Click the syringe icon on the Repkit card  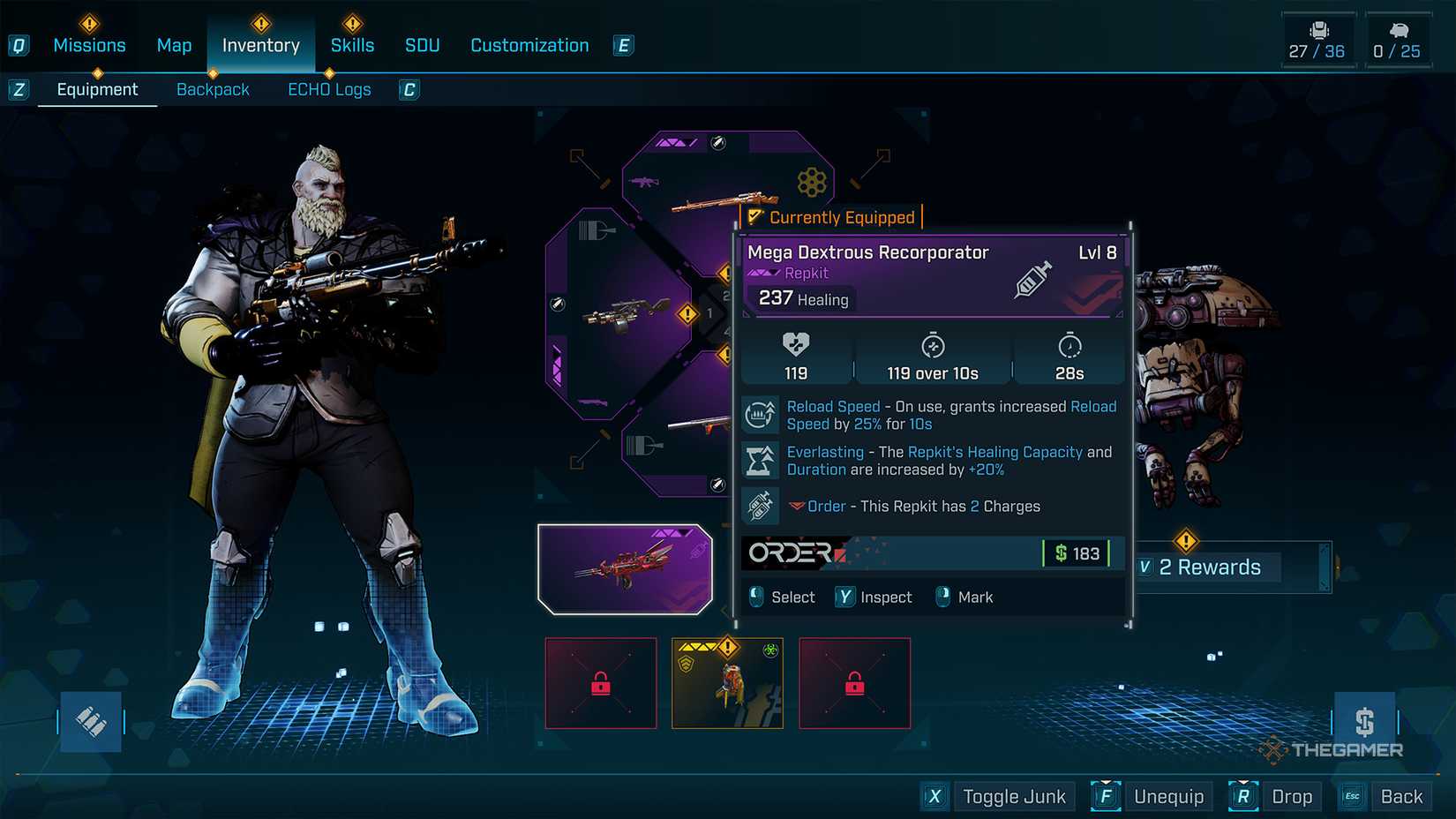pyautogui.click(x=1032, y=281)
